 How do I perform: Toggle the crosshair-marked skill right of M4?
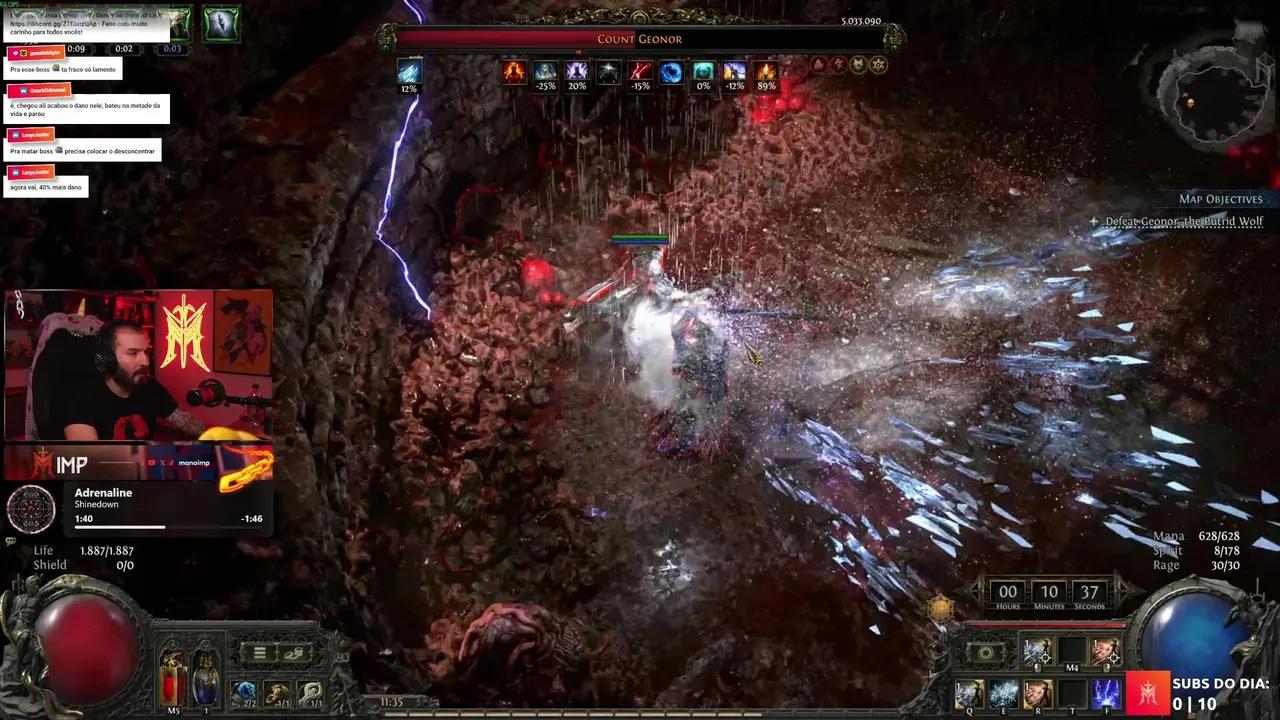(x=1105, y=651)
